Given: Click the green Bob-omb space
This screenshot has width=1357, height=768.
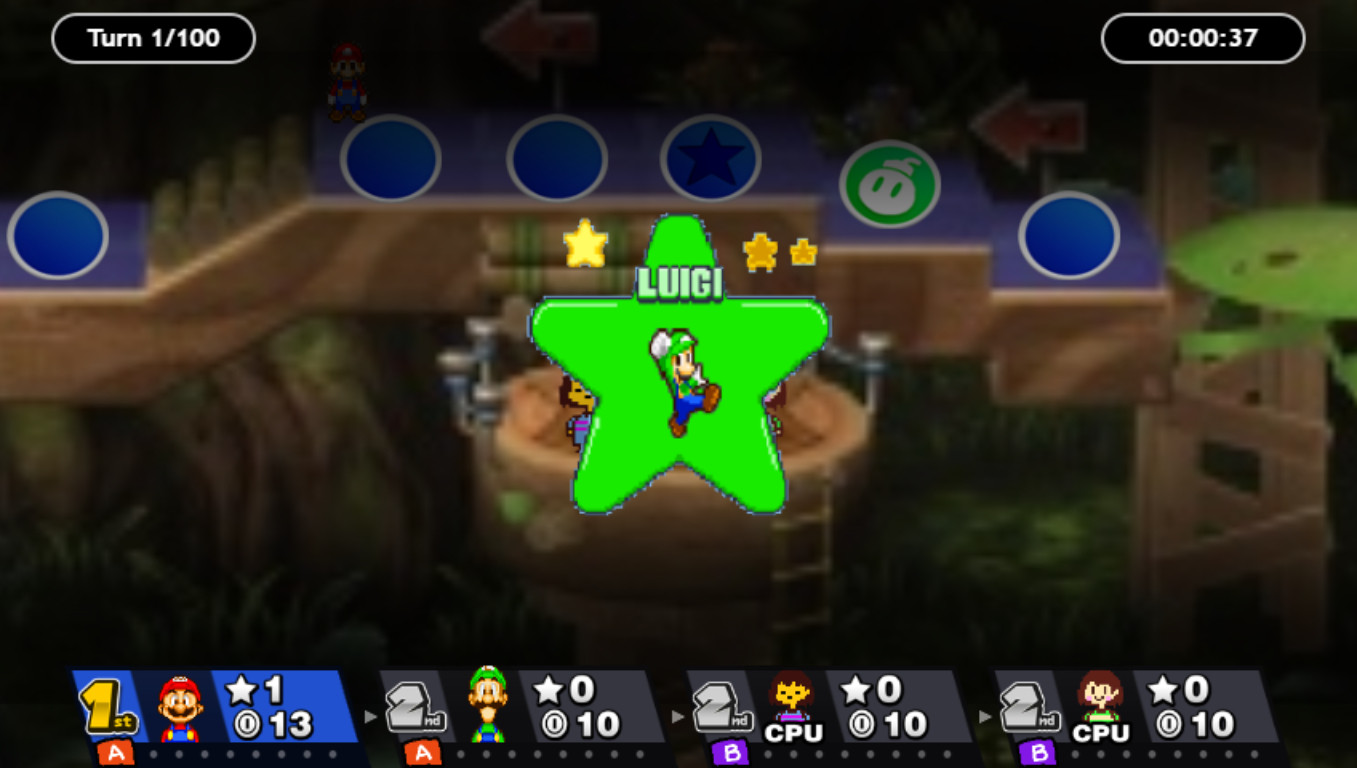Looking at the screenshot, I should (x=889, y=183).
